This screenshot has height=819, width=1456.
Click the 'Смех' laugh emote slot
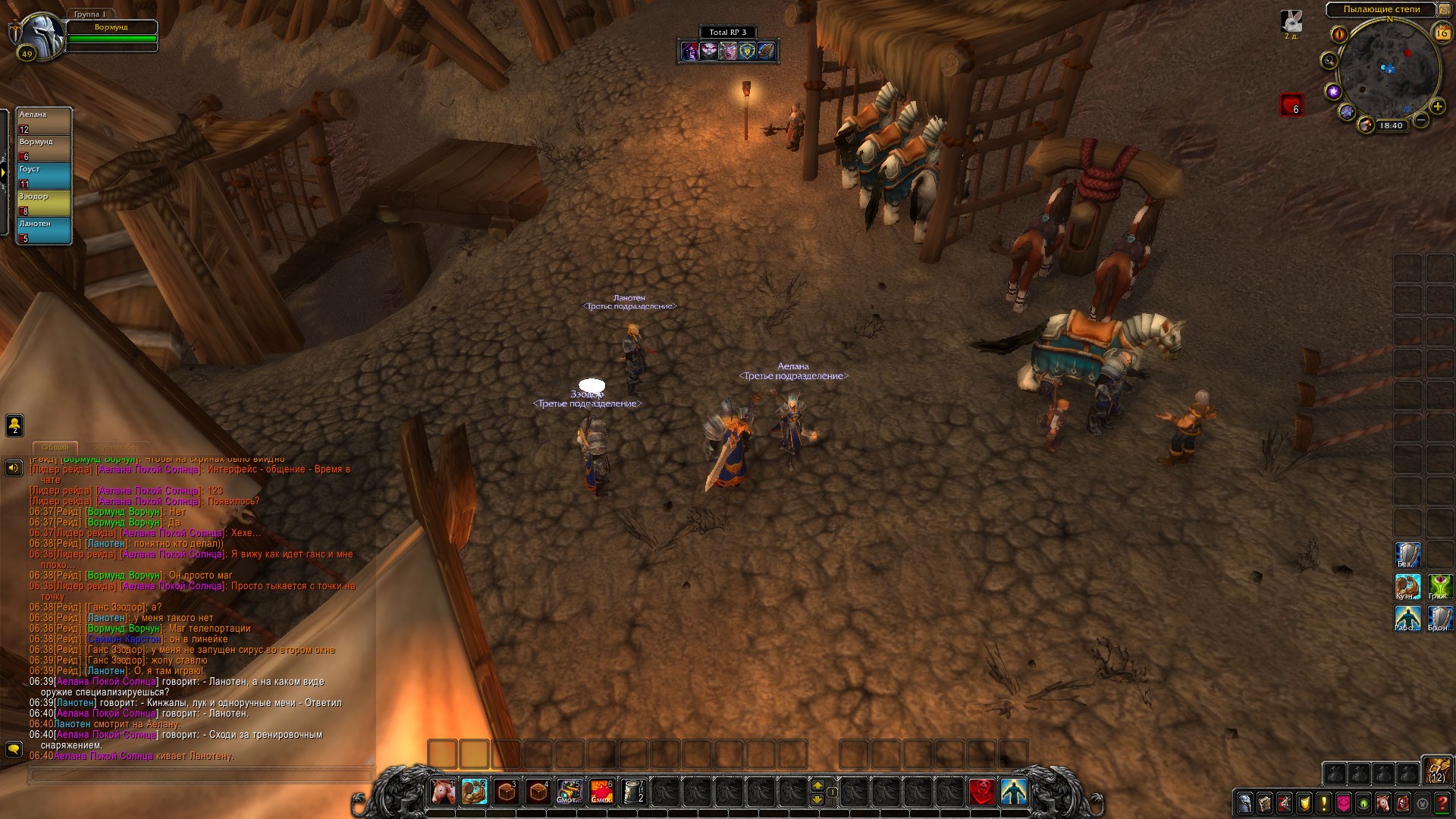(x=601, y=792)
